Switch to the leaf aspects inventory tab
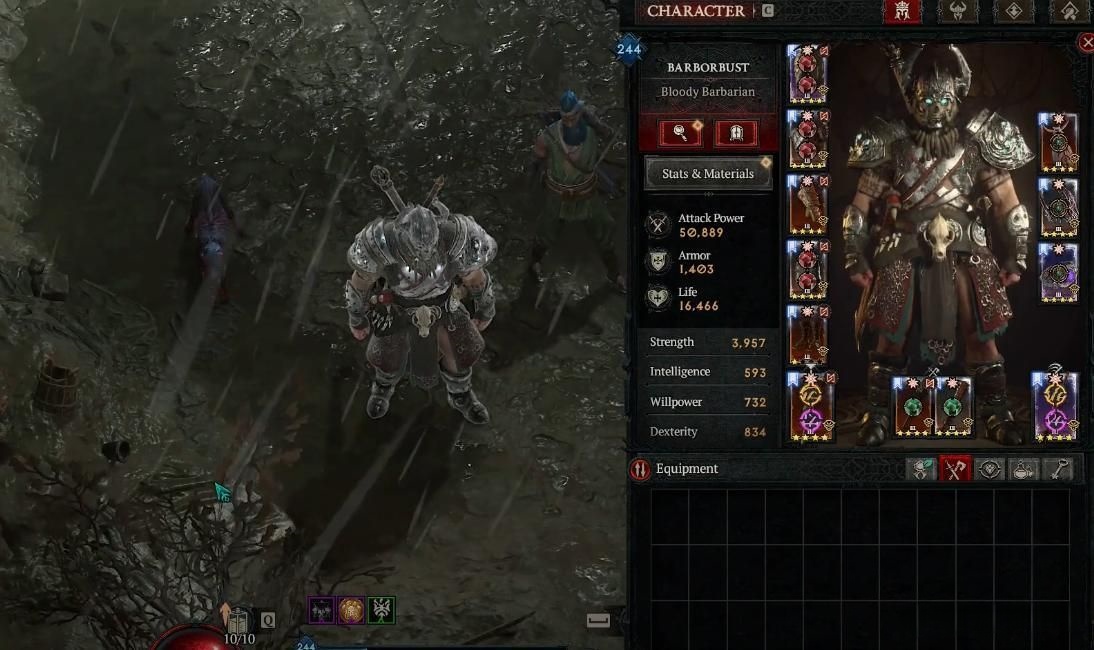1094x650 pixels. click(920, 469)
